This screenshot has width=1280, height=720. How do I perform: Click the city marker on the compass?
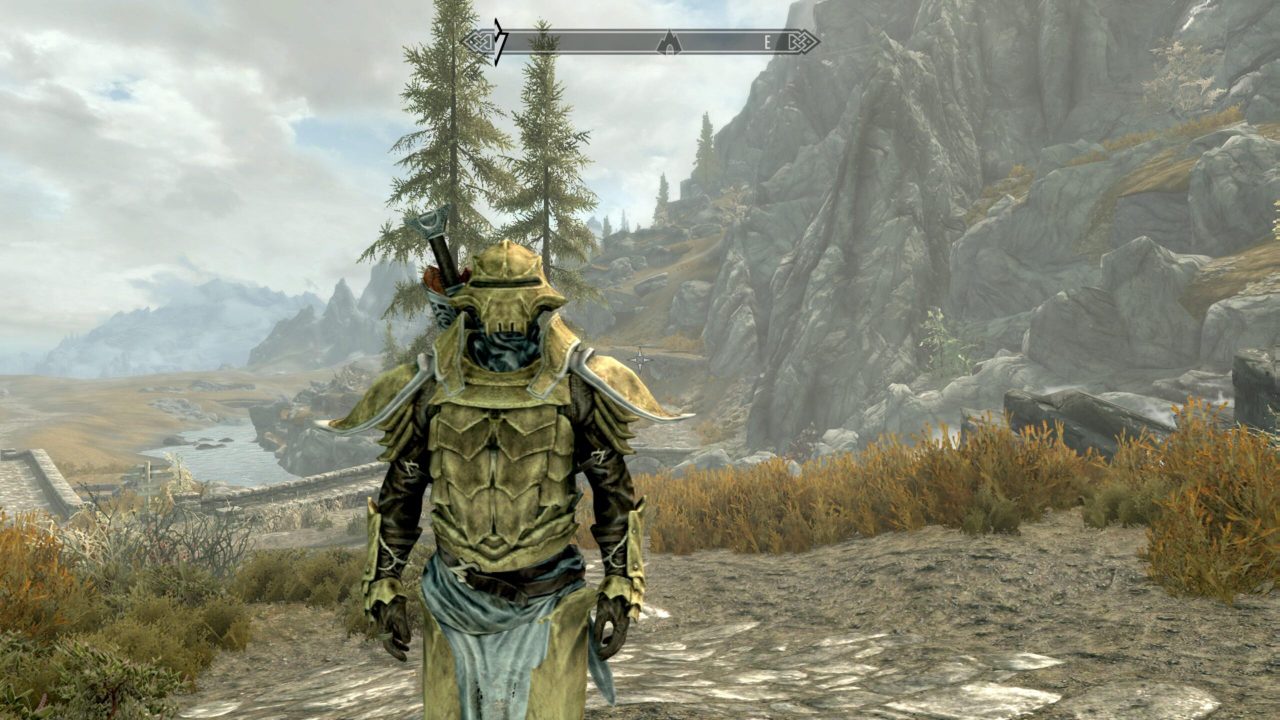[669, 42]
